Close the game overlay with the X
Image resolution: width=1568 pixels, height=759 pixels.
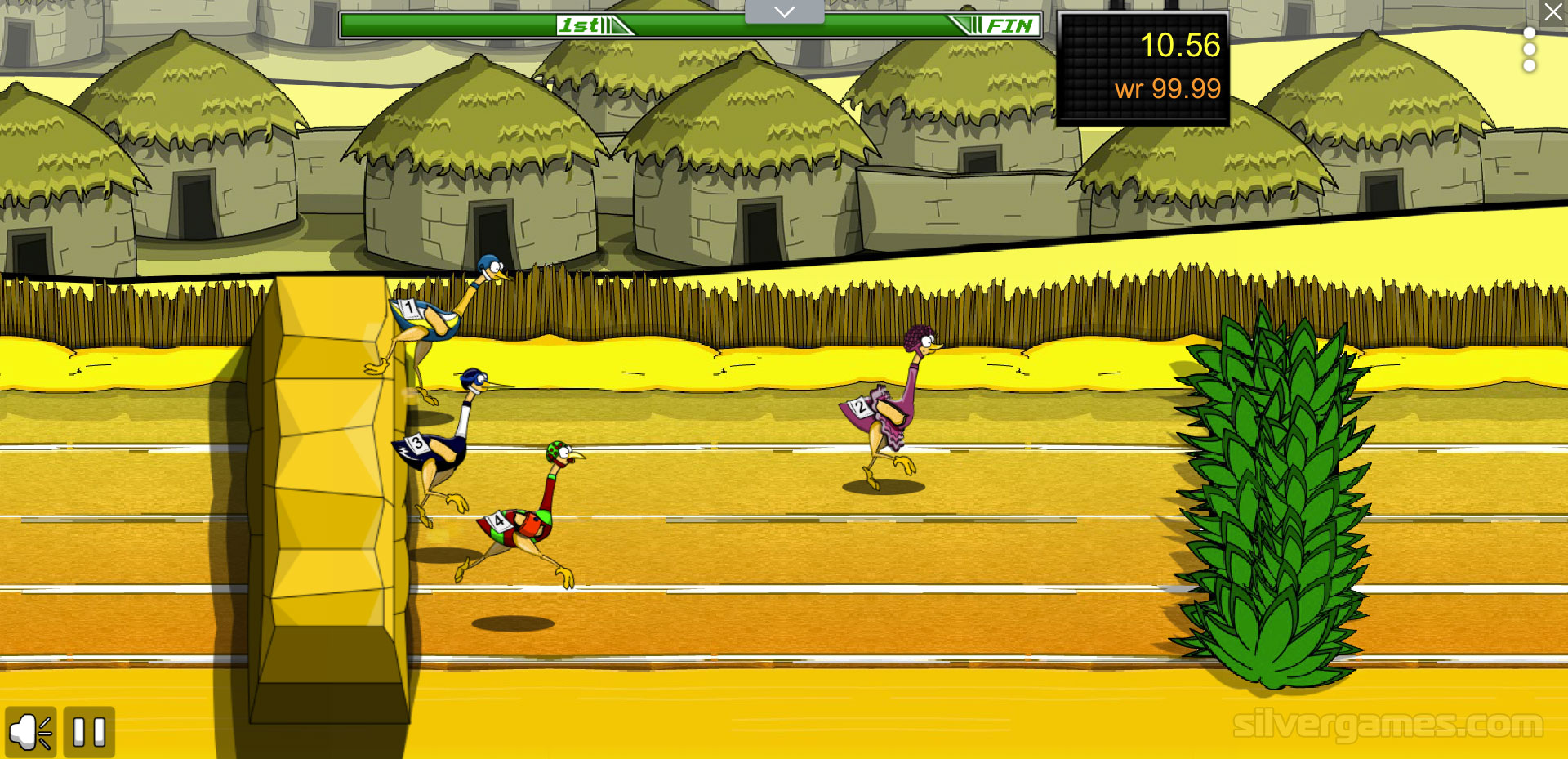click(1553, 12)
